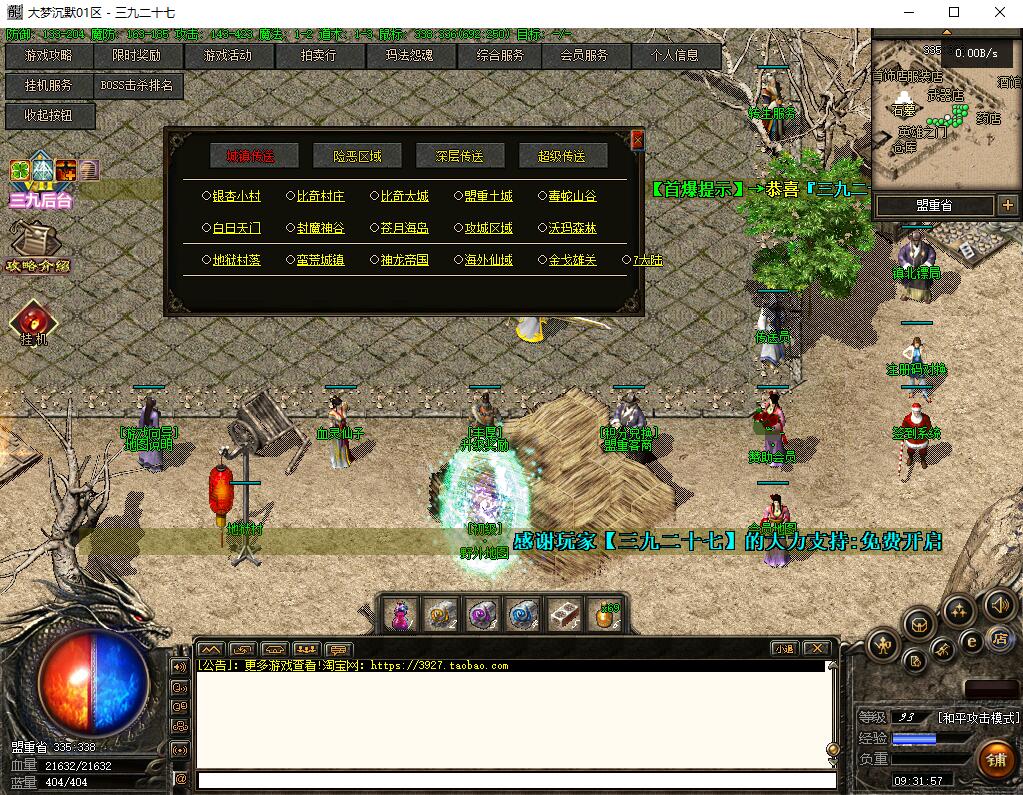Screen dimensions: 1023x795
Task: Collapse the menu with the 收起按钮 button
Action: pyautogui.click(x=50, y=116)
